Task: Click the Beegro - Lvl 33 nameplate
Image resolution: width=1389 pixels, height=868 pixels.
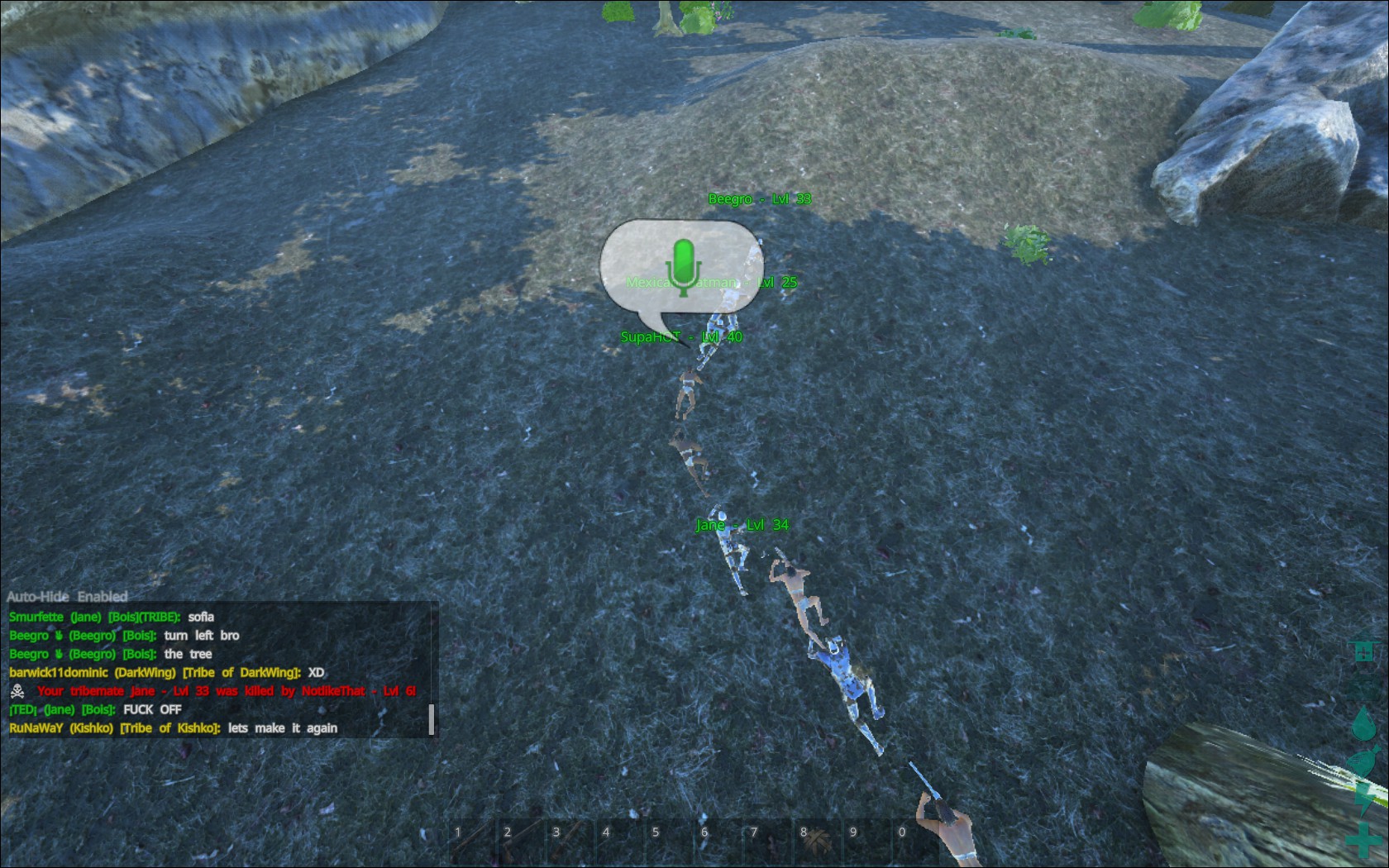Action: 761,198
